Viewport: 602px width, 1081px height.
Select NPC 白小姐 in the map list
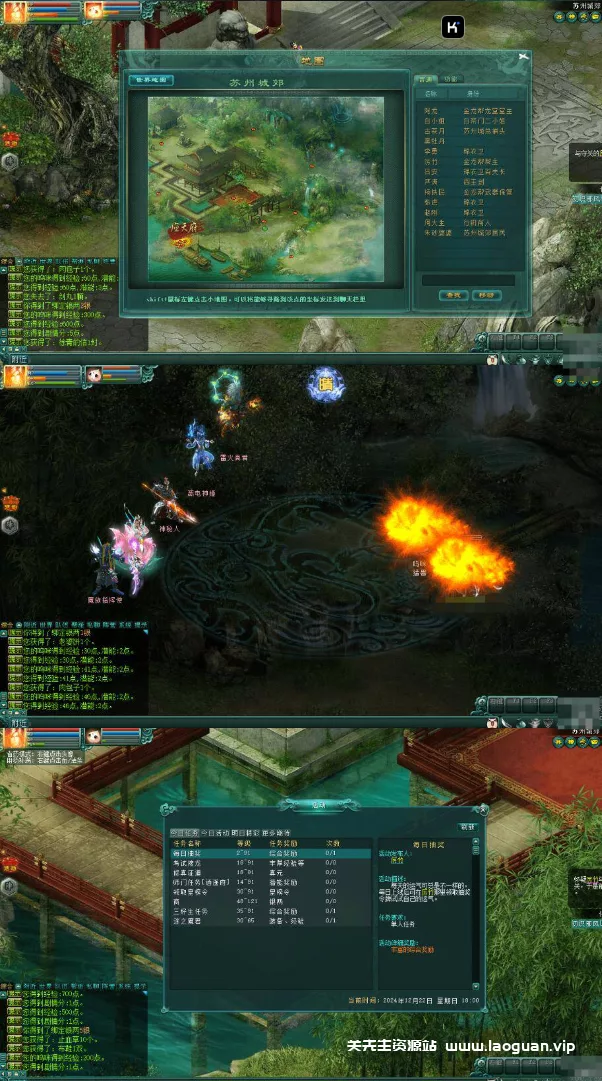(432, 119)
